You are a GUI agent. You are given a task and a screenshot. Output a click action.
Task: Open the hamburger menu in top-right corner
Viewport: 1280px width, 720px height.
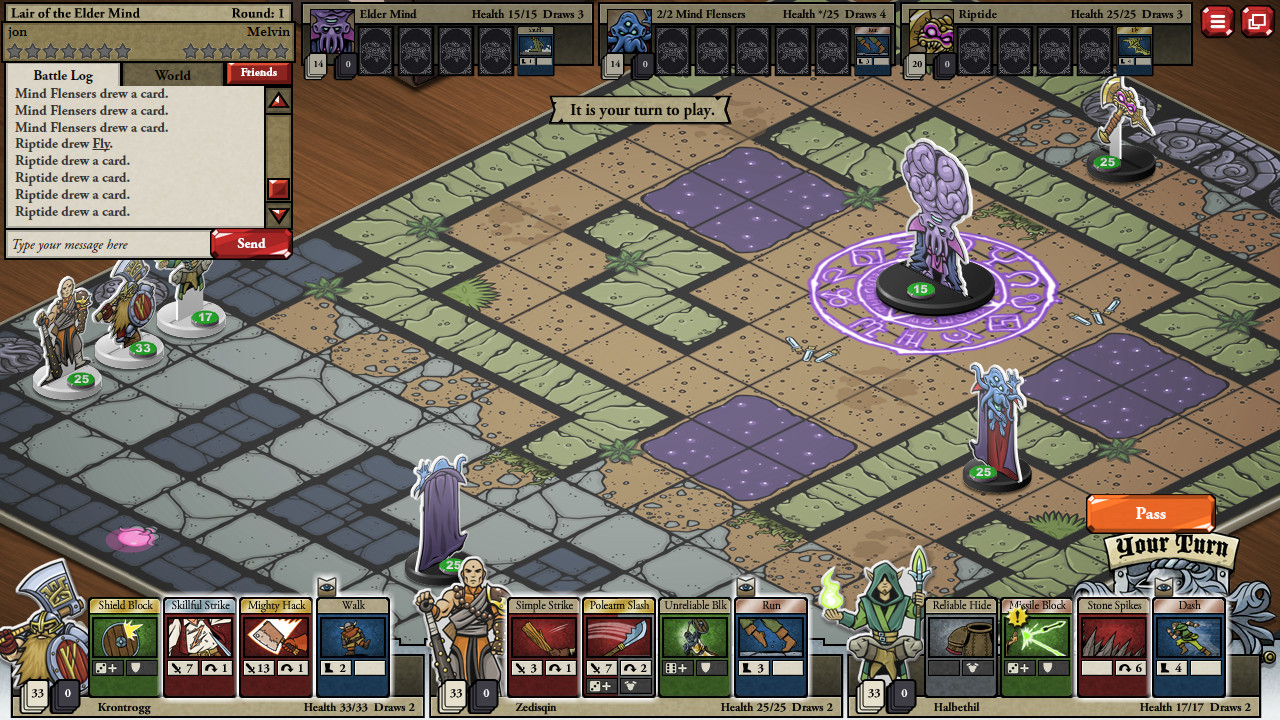click(1218, 20)
